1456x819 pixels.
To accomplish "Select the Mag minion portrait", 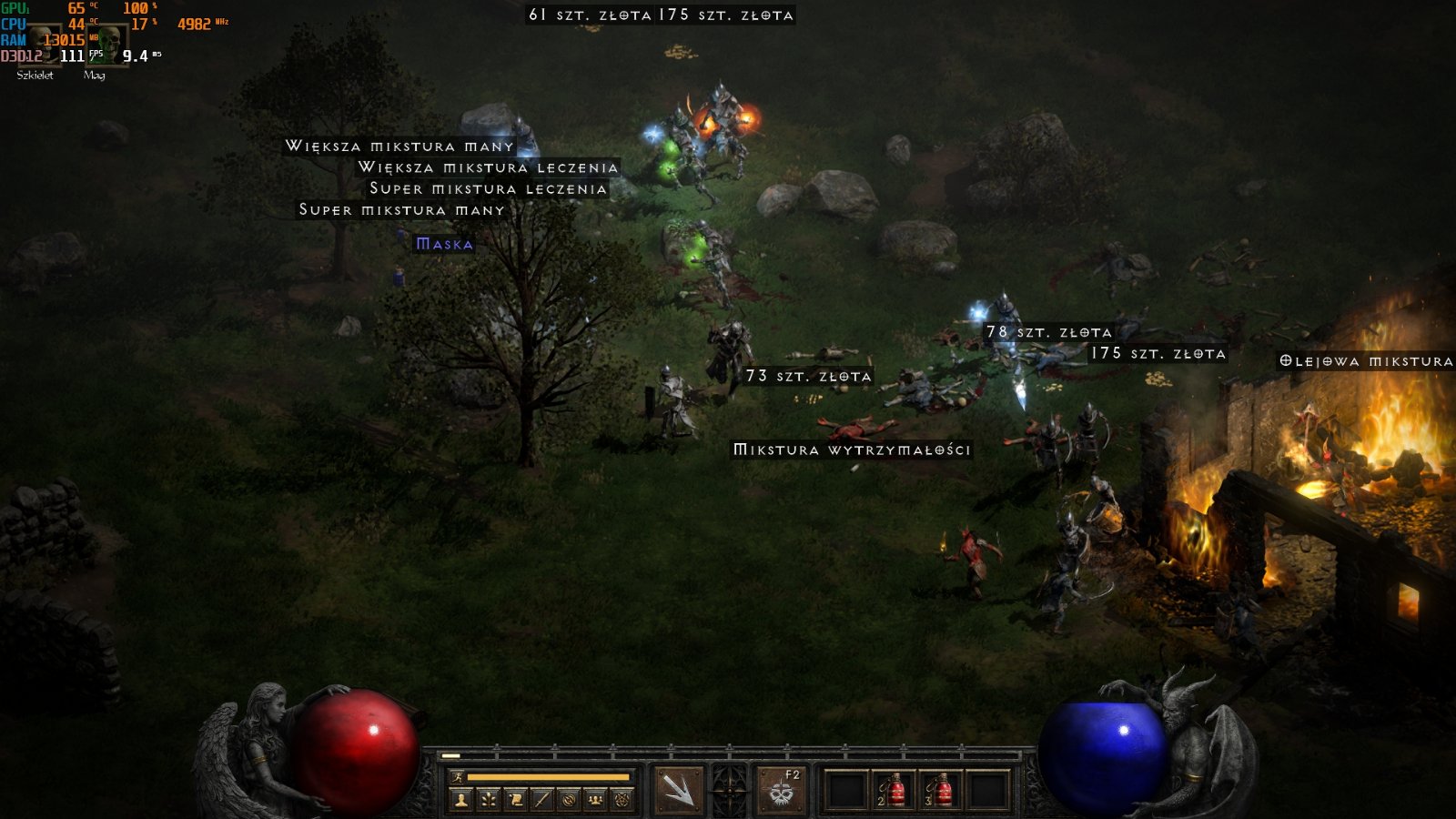I will tap(107, 44).
